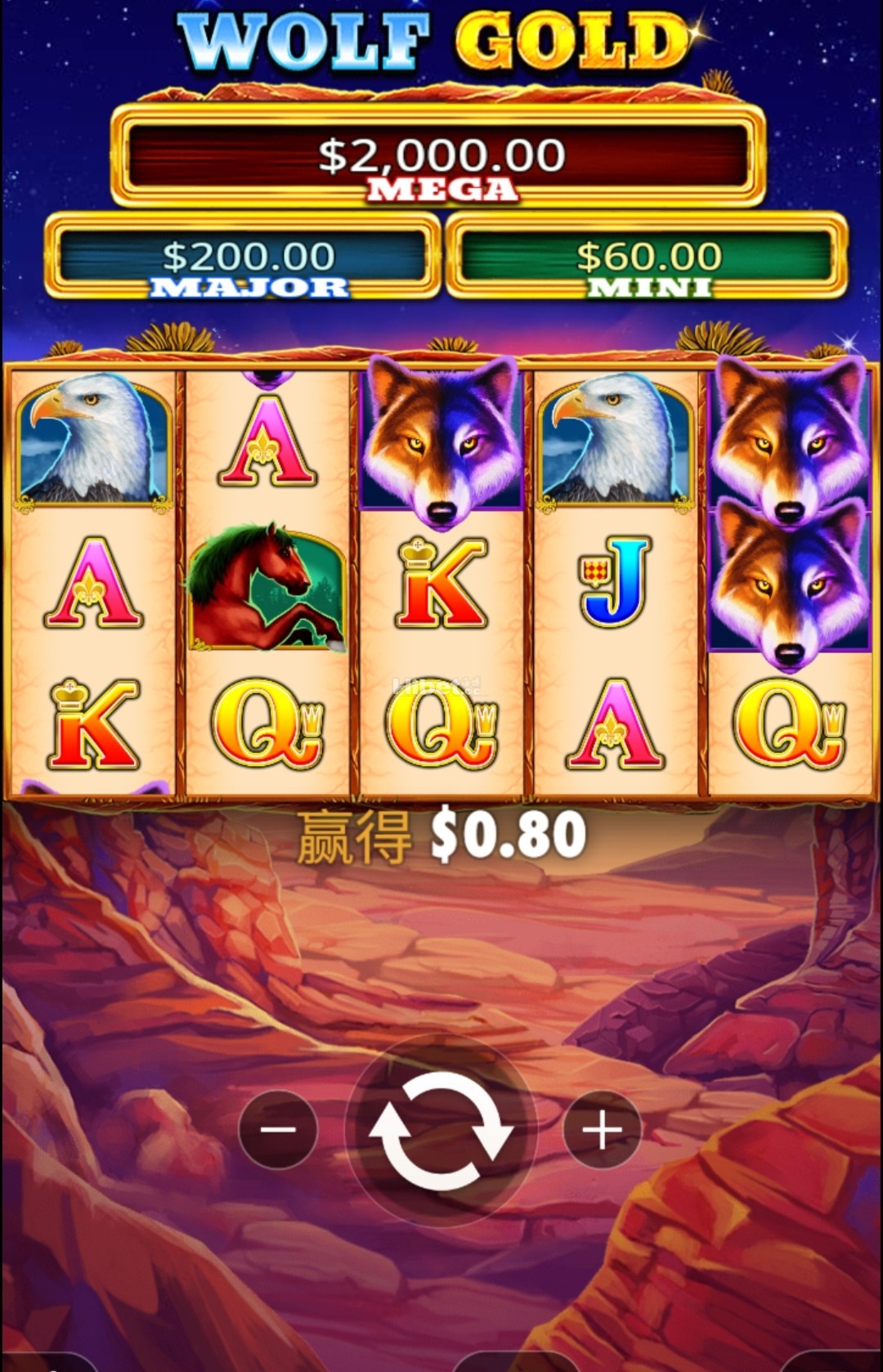Increase the bet with the plus button
The height and width of the screenshot is (1372, 883).
pos(603,1130)
